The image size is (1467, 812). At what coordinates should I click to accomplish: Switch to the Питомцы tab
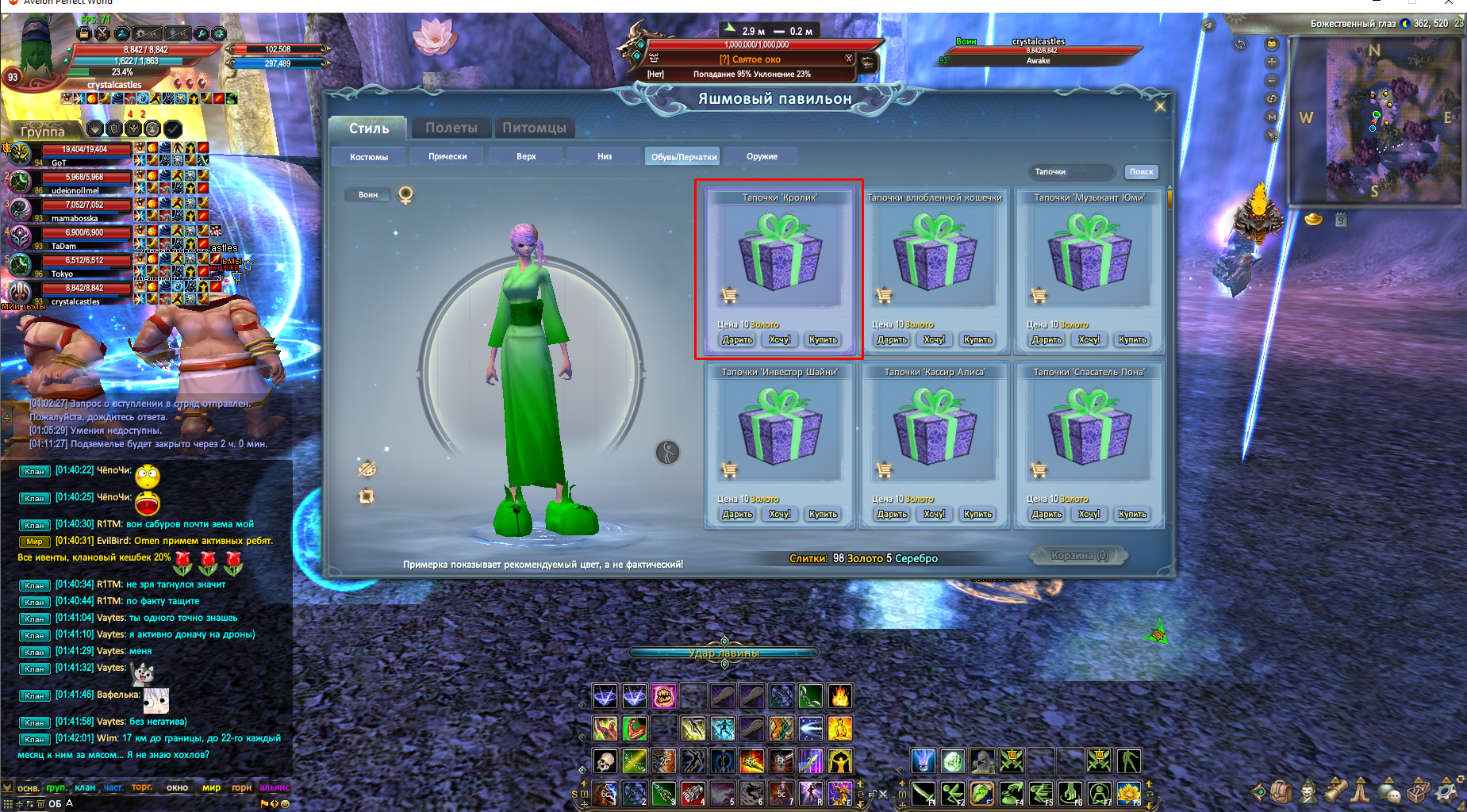point(534,128)
